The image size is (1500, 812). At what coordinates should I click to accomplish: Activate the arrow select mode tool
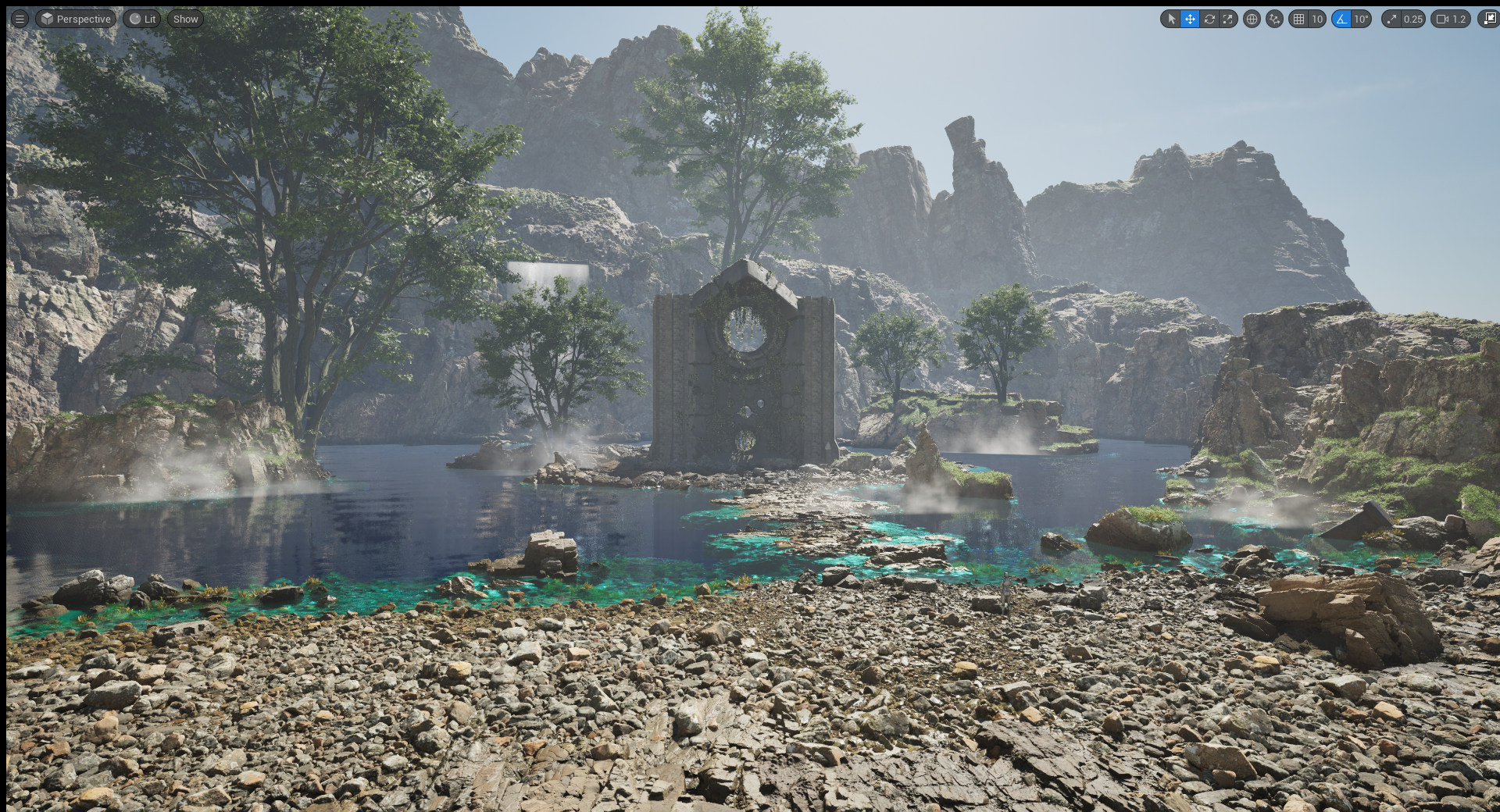(x=1170, y=19)
